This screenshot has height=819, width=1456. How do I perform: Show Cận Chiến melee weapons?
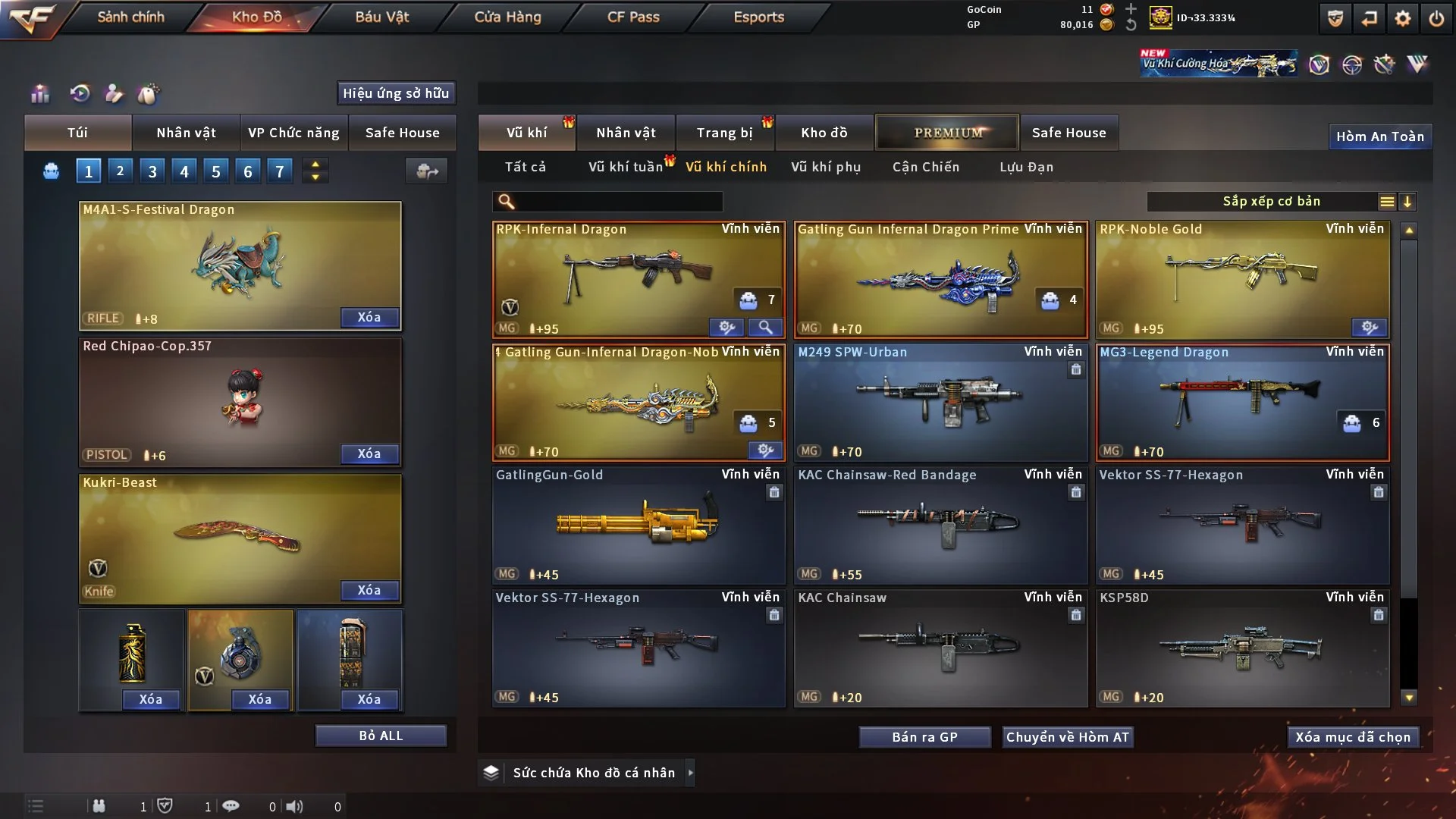coord(926,167)
